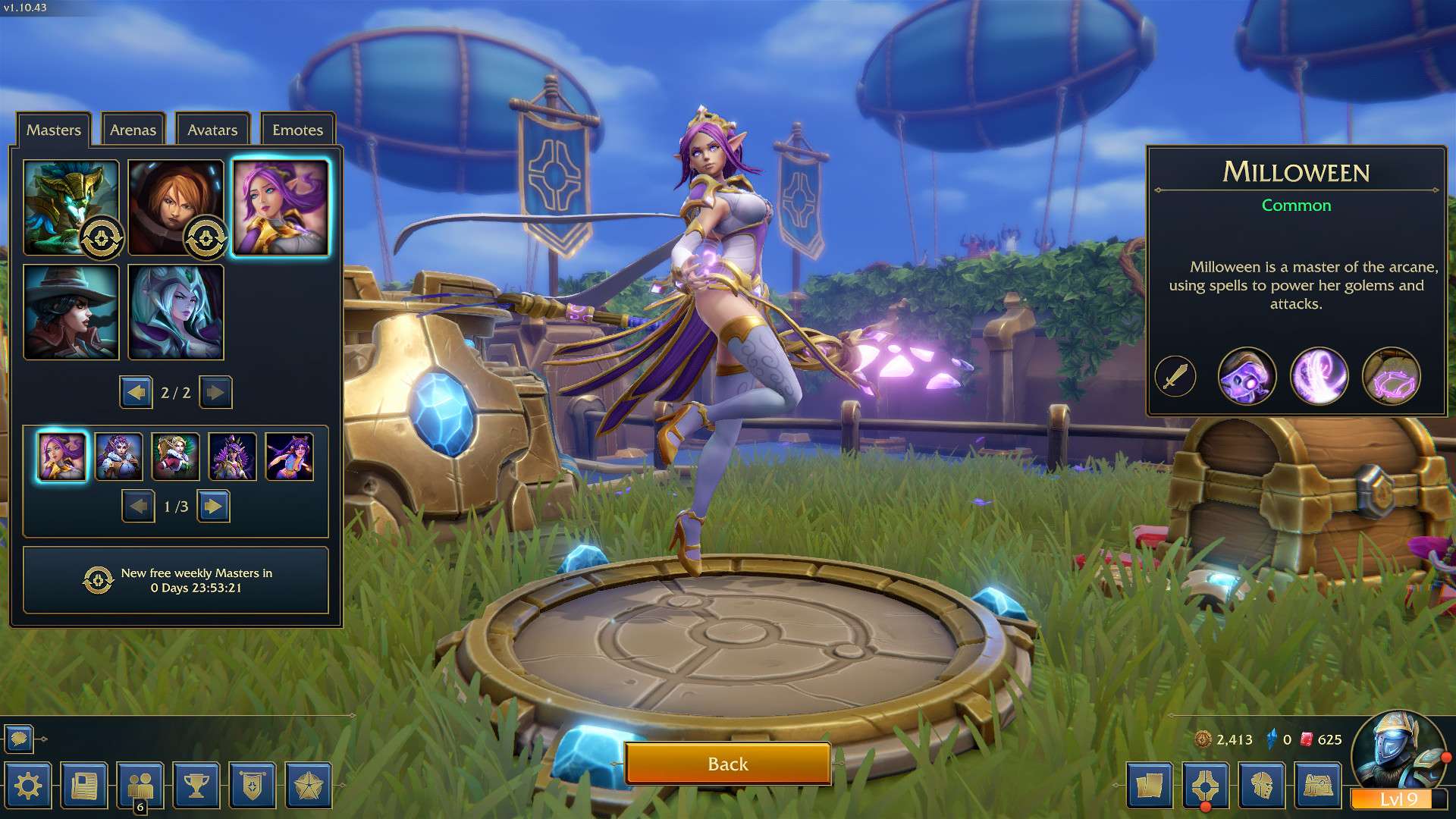Open the treasure chest shop icon
The image size is (1456, 819).
point(1318,786)
